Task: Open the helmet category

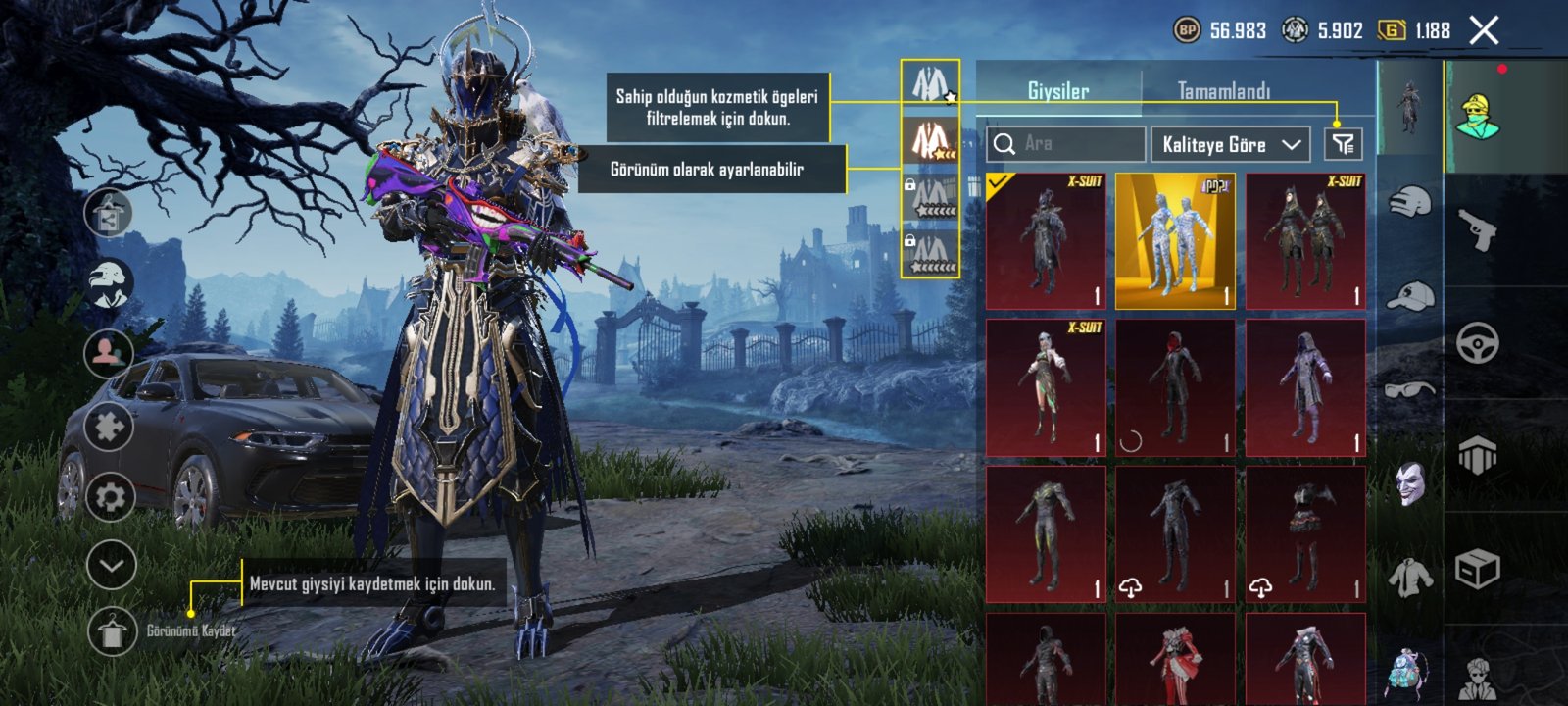Action: click(1409, 203)
